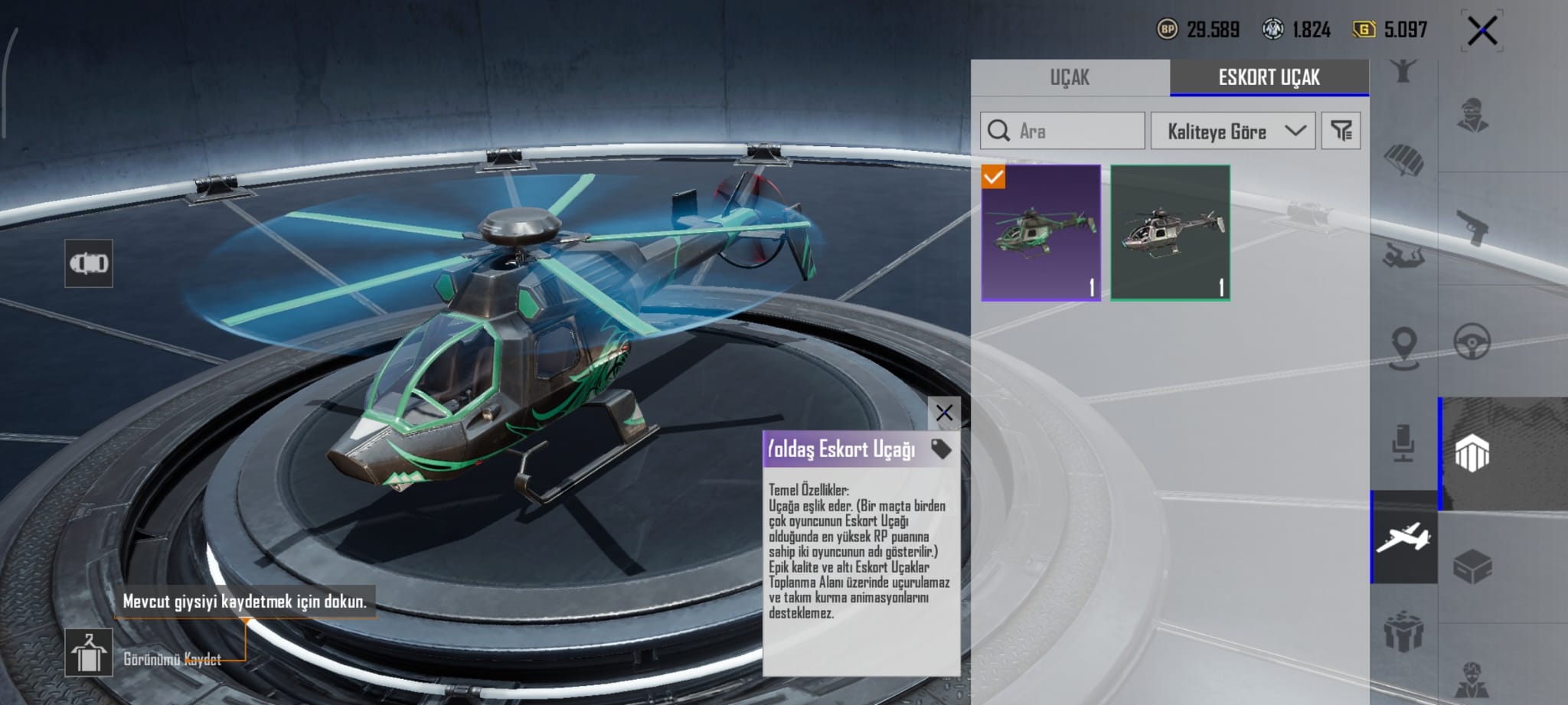The image size is (1568, 705).
Task: Choose the grey escort helicopter thumbnail
Action: [1170, 233]
